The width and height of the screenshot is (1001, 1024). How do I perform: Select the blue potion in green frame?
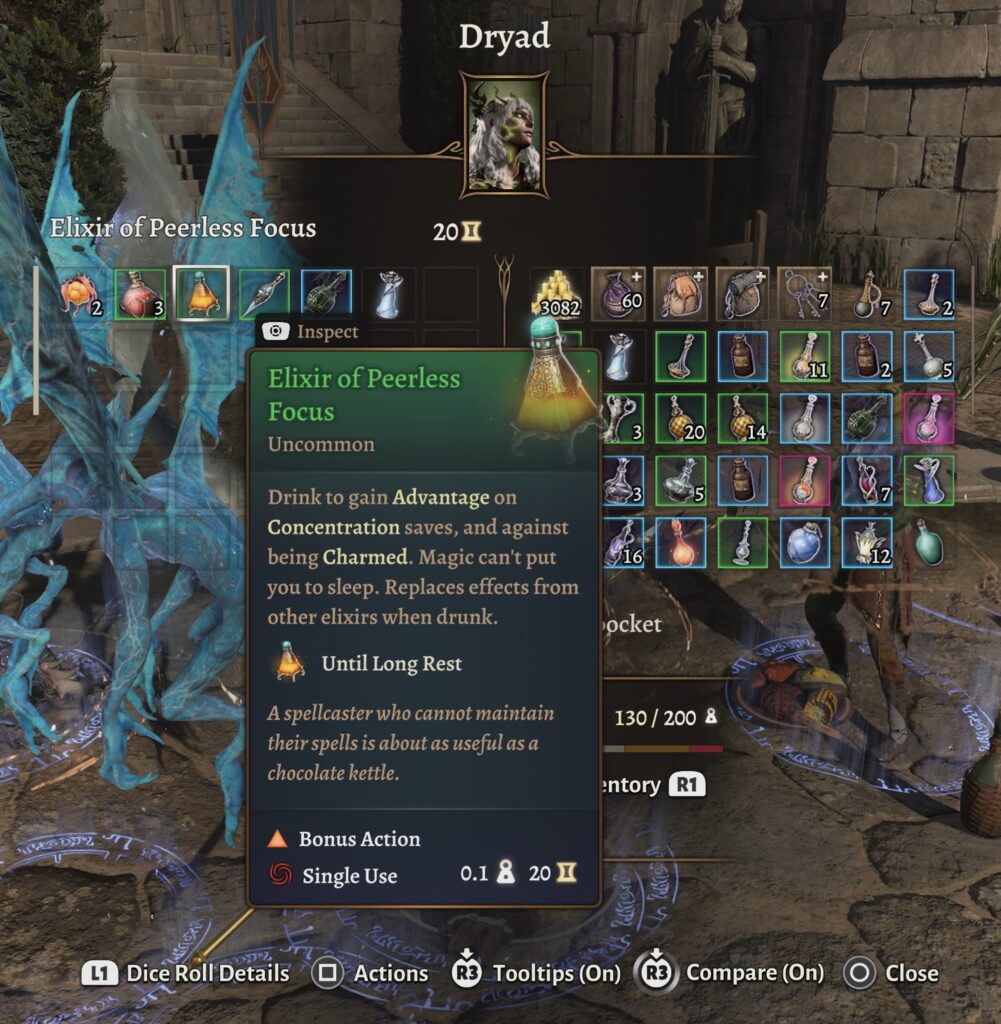pos(929,480)
